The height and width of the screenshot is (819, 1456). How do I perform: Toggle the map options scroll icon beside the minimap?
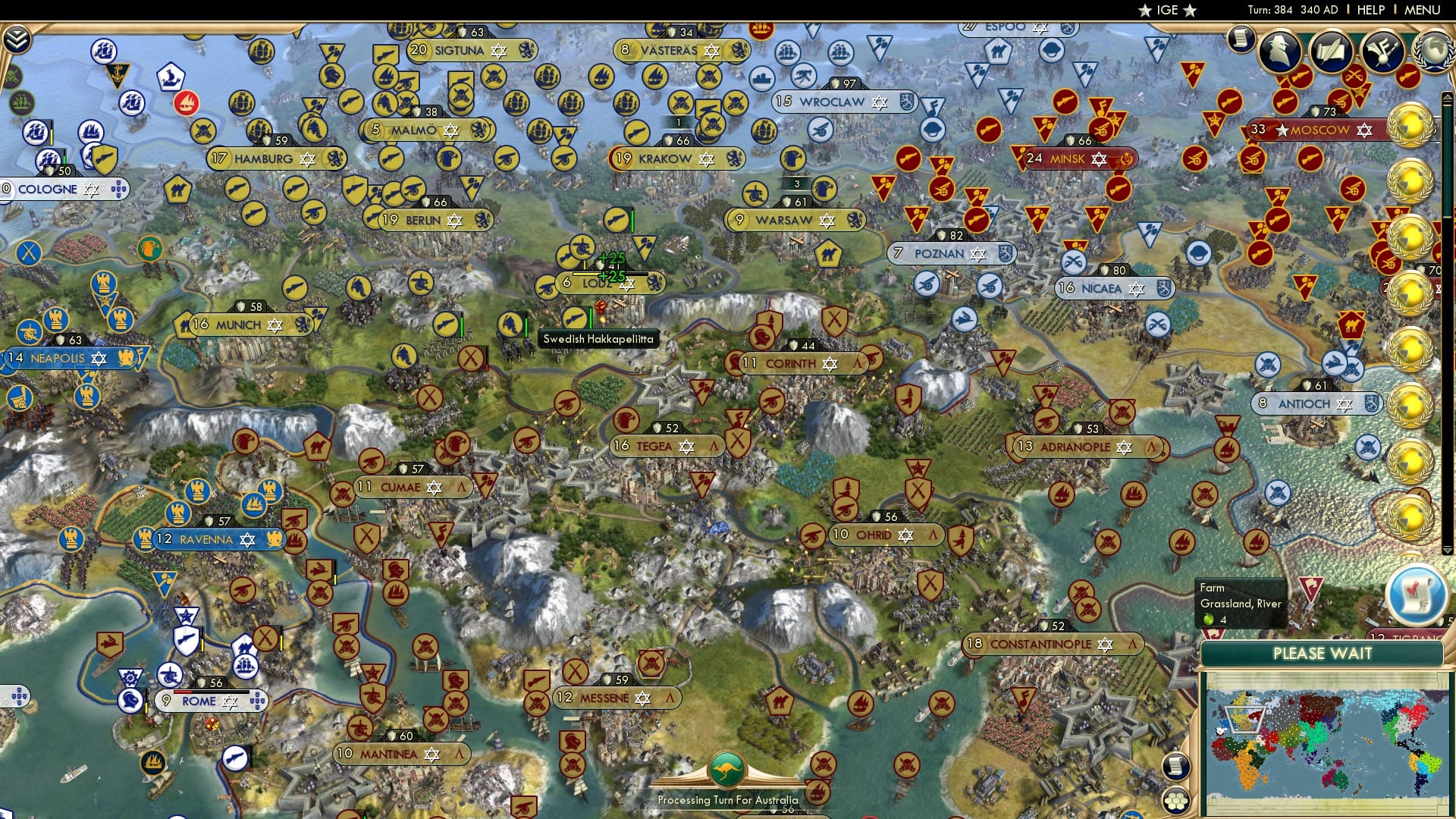(1176, 766)
